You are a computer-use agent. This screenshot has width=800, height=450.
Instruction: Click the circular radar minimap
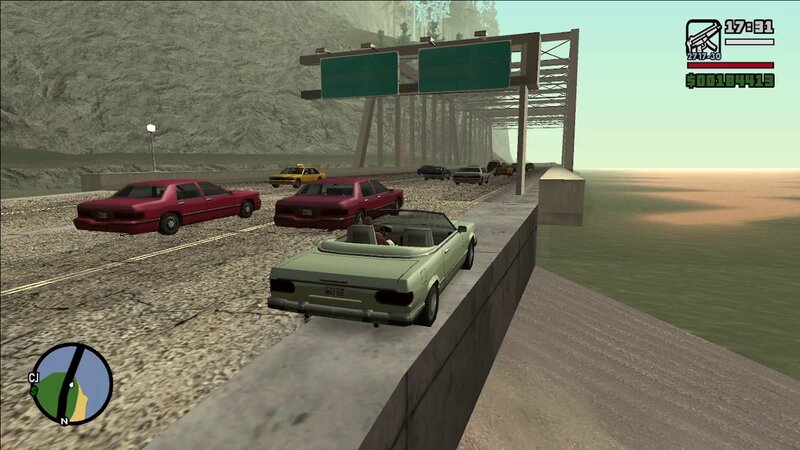pos(73,383)
